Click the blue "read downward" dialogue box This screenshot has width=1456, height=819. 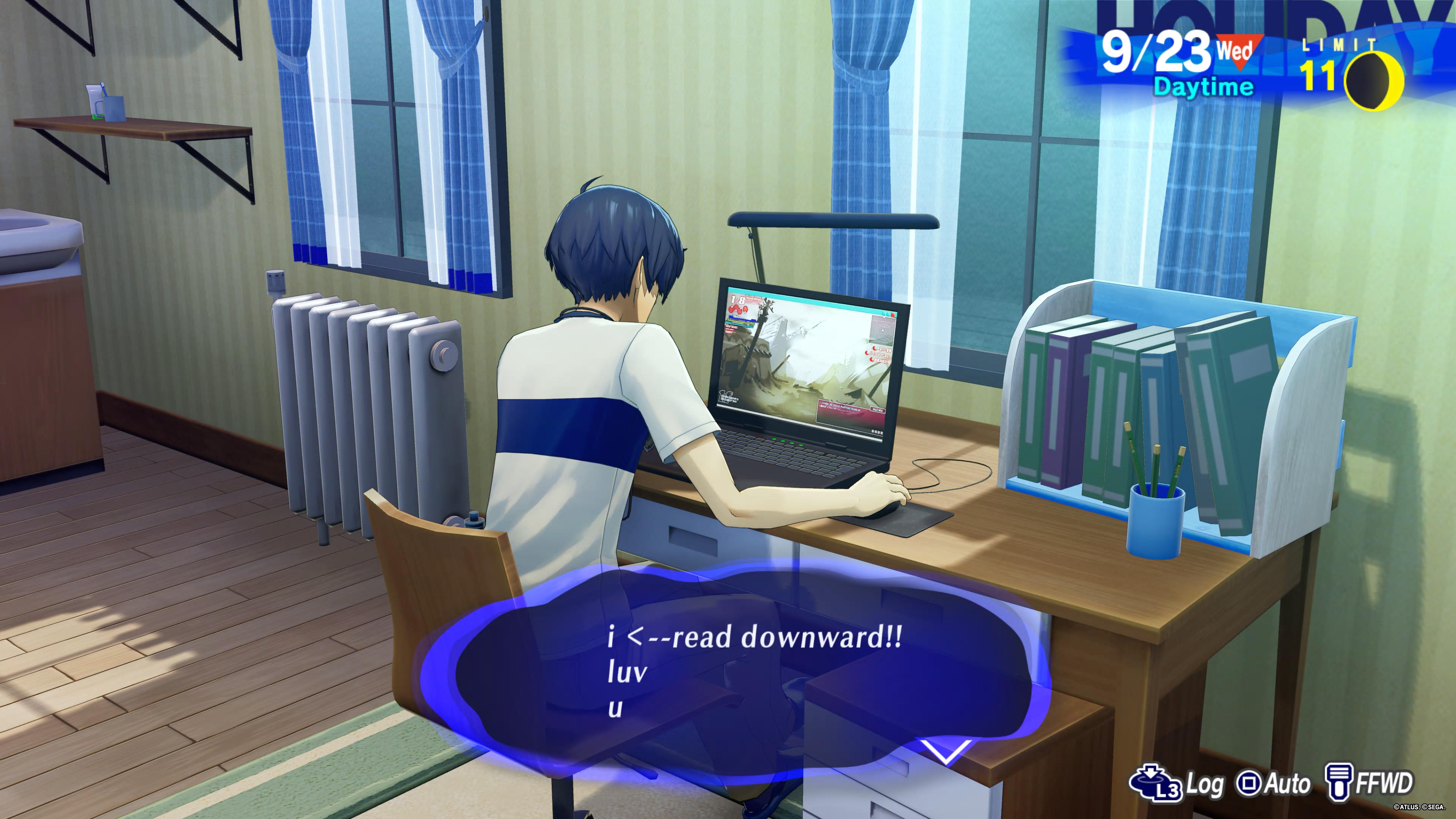[x=735, y=673]
